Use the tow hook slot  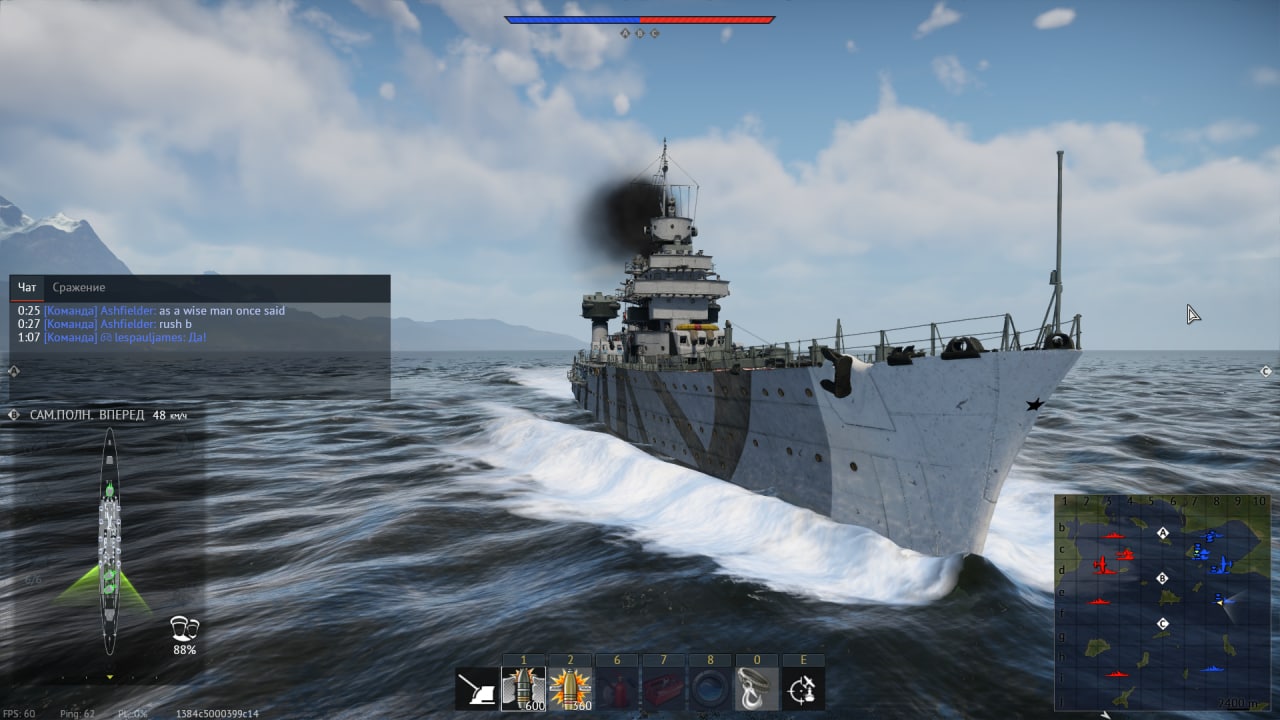click(x=757, y=689)
